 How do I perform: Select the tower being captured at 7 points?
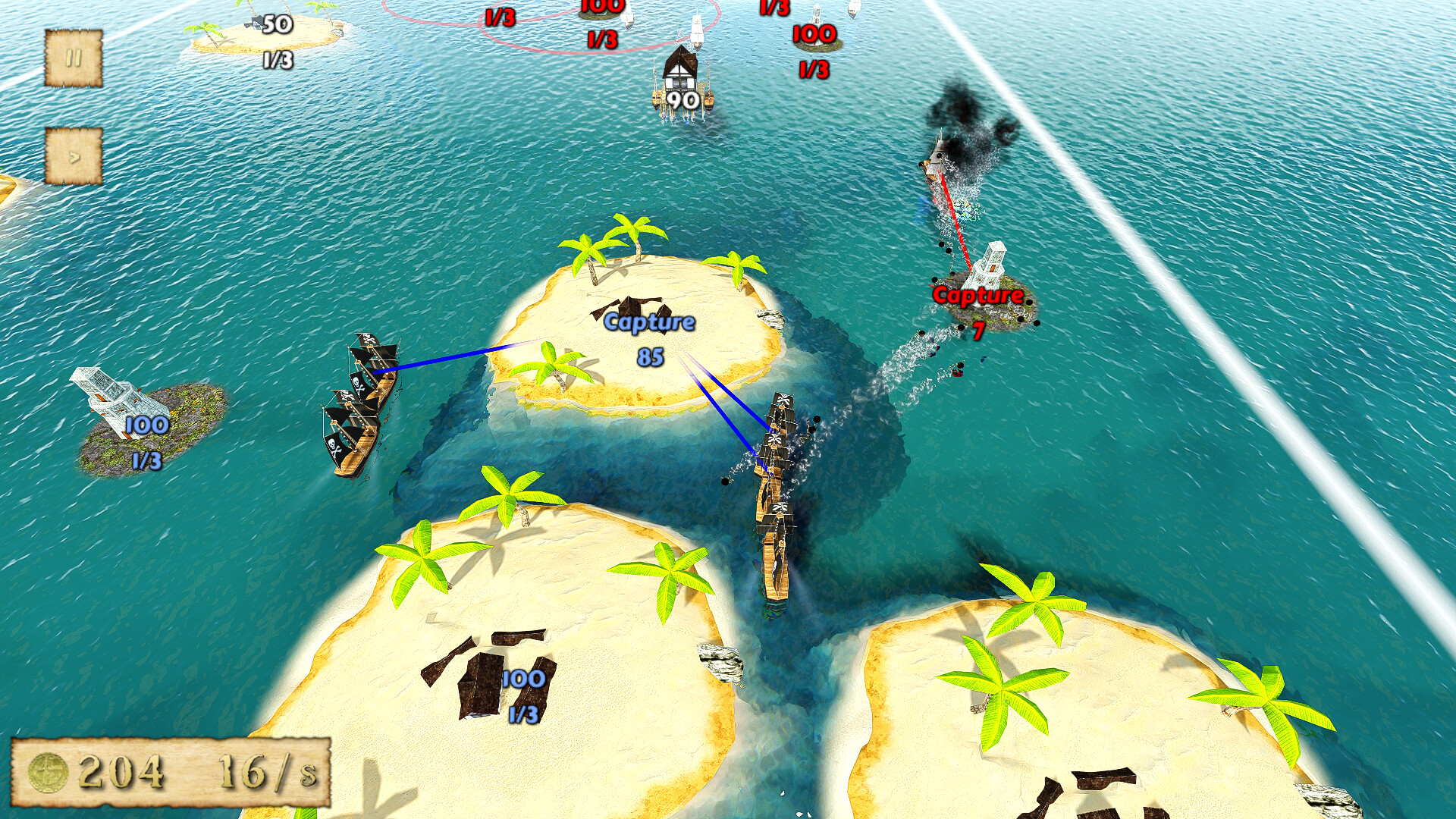pyautogui.click(x=986, y=265)
